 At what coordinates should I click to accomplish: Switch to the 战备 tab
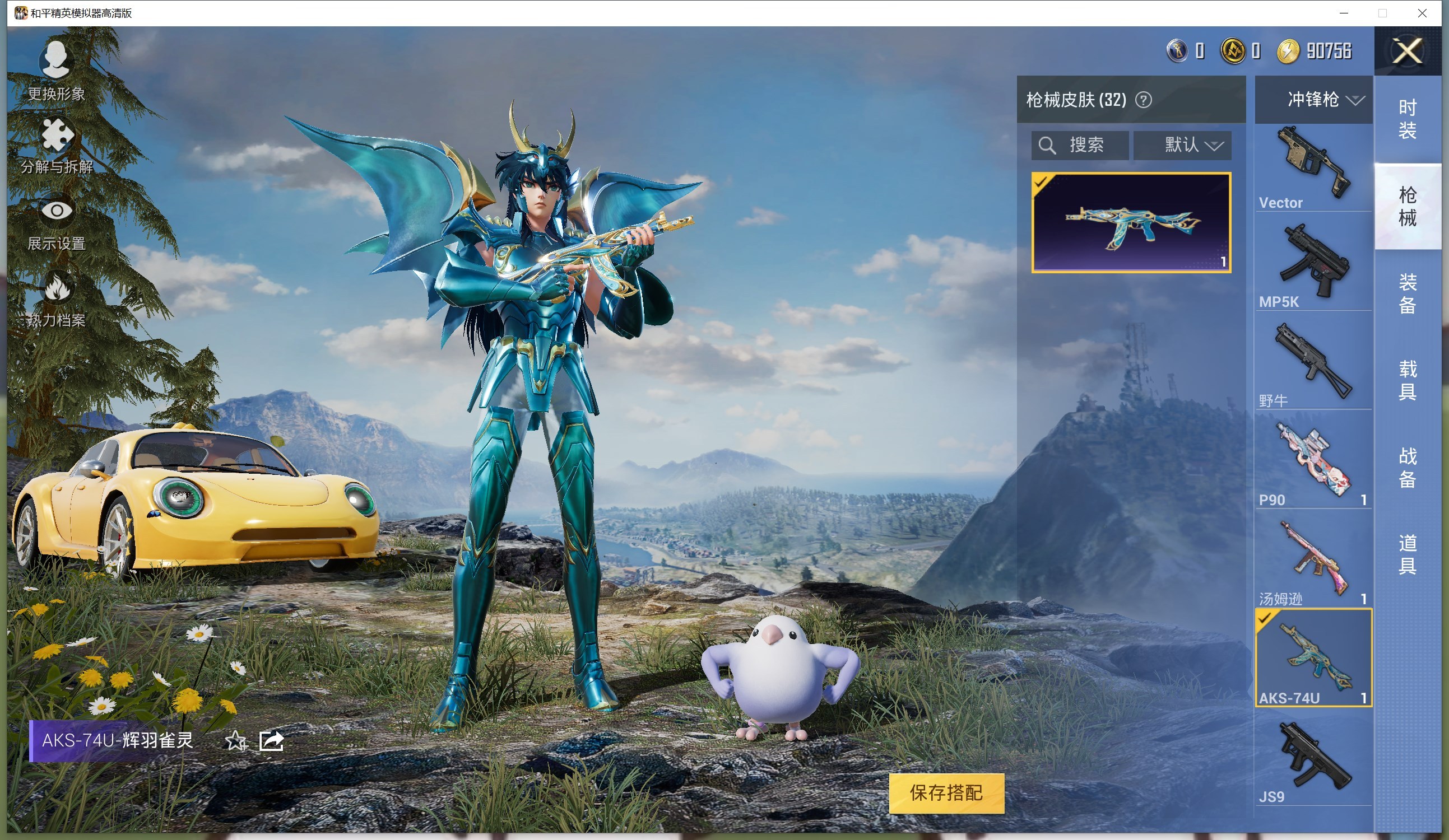1407,468
